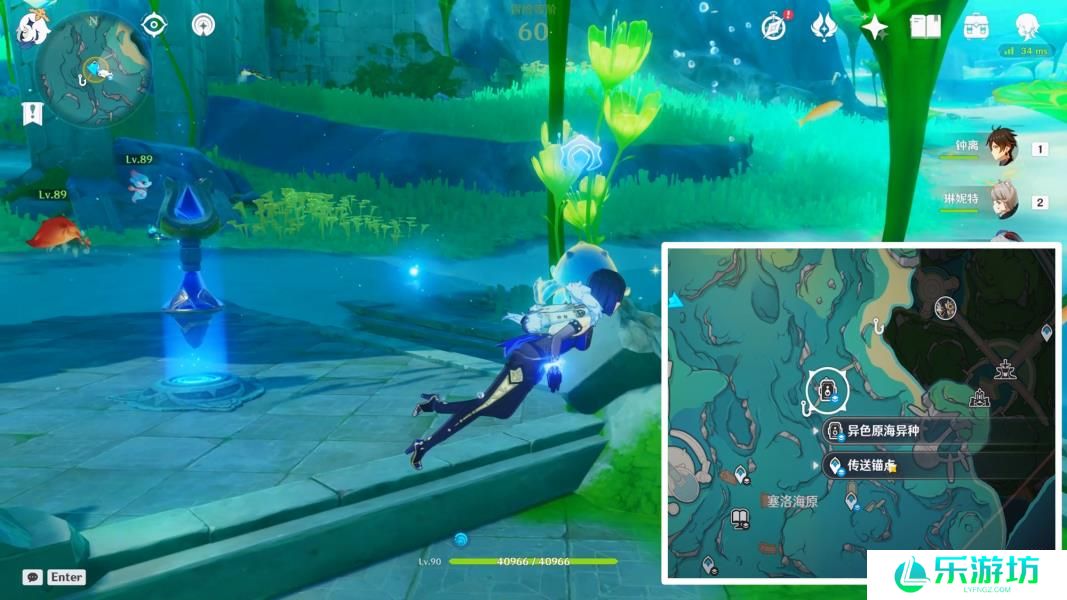This screenshot has width=1067, height=600.
Task: Click the circled boss marker on the map
Action: coord(827,387)
